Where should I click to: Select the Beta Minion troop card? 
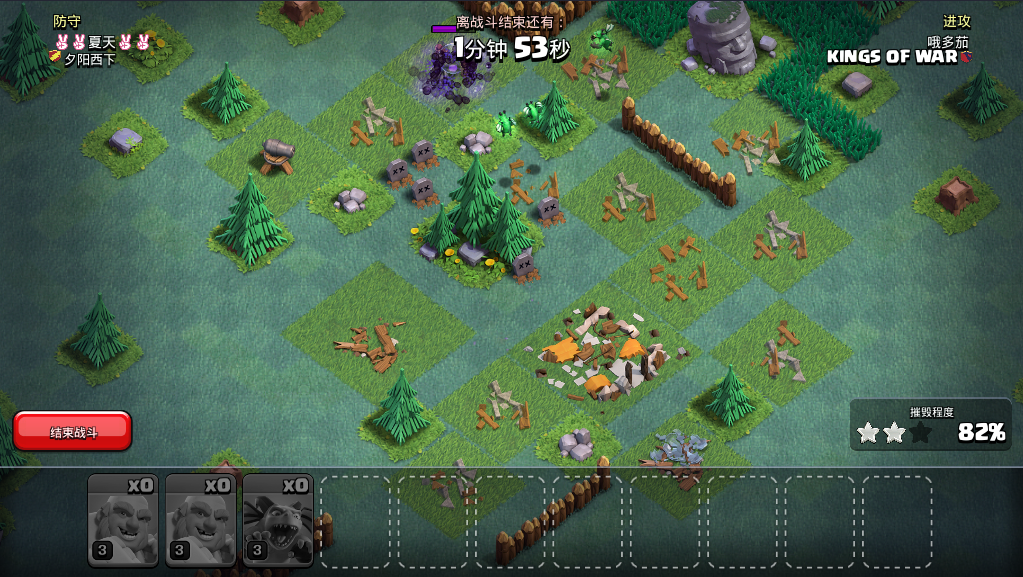[x=278, y=520]
